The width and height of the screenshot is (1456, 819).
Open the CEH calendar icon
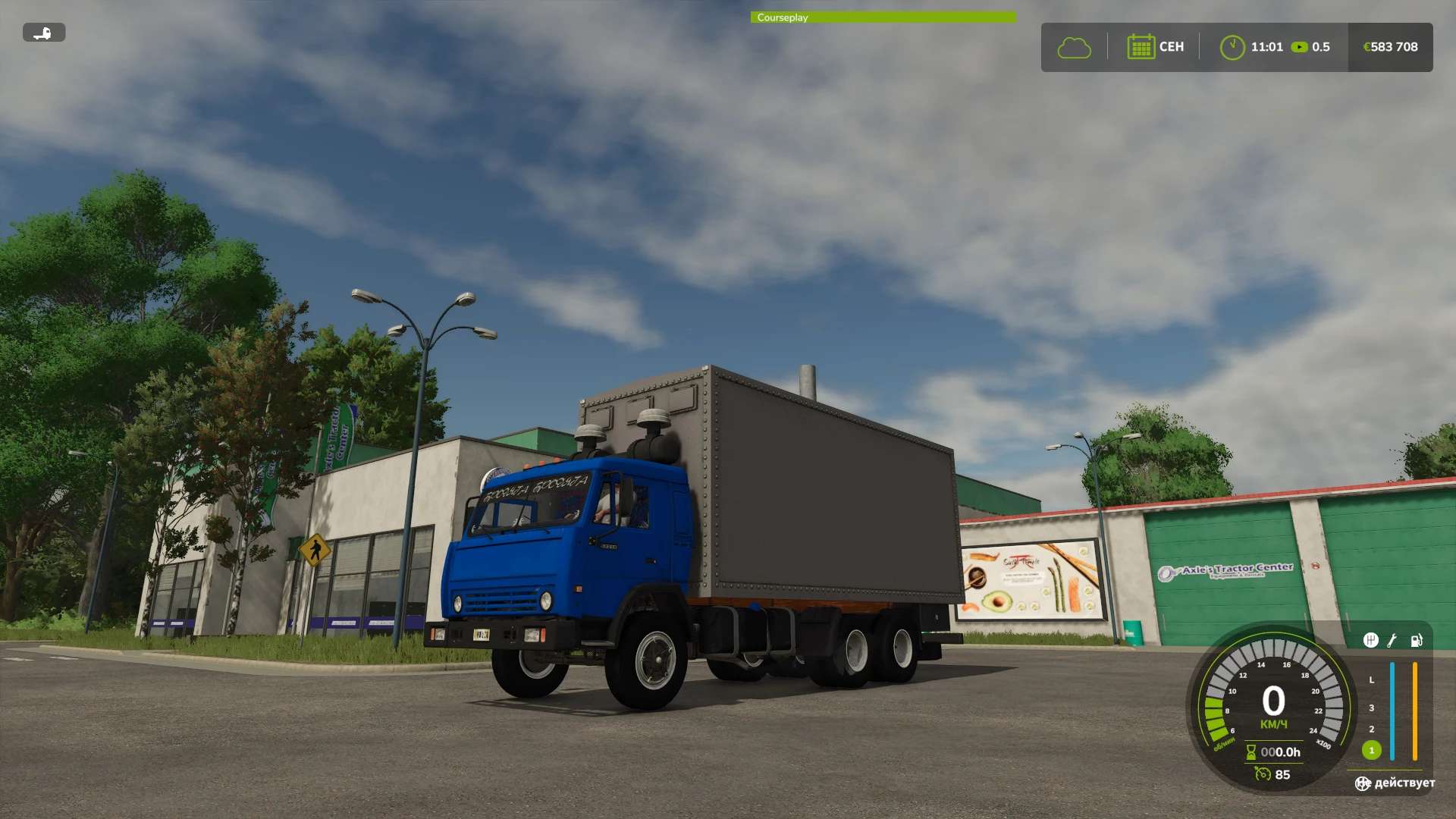click(1141, 46)
